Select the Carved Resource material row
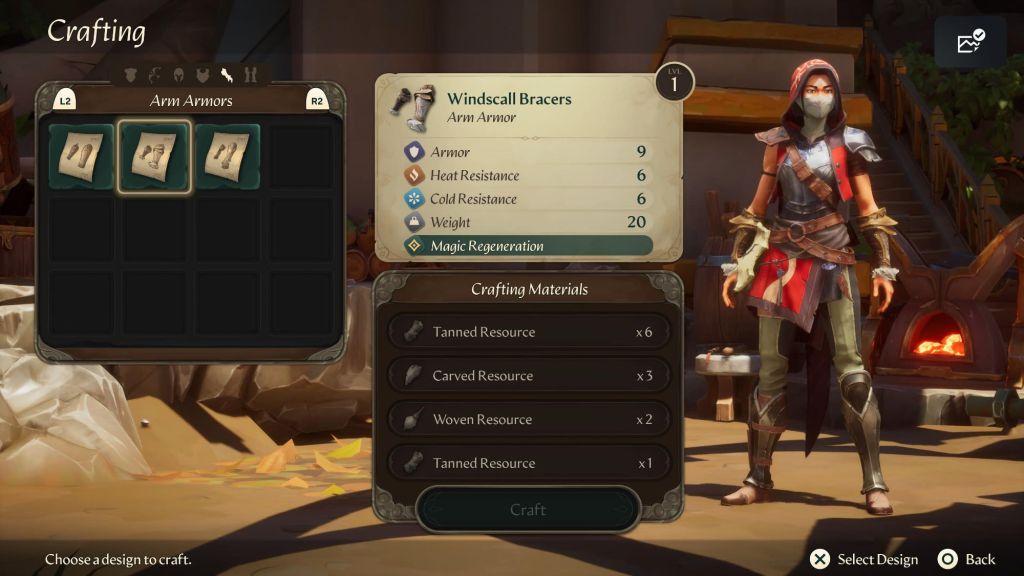 tap(527, 376)
